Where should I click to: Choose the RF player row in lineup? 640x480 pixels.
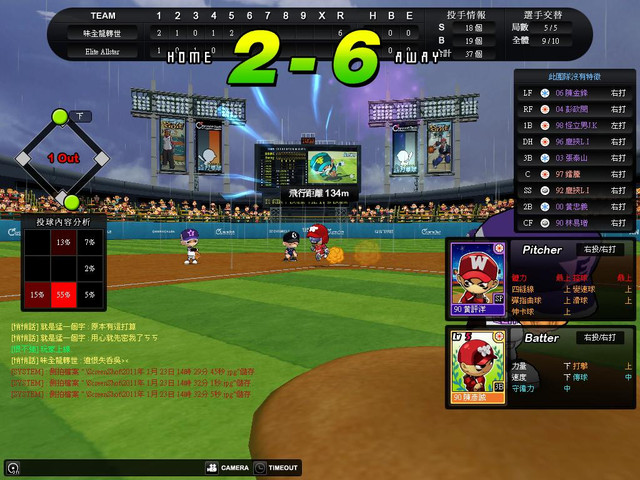coord(573,108)
